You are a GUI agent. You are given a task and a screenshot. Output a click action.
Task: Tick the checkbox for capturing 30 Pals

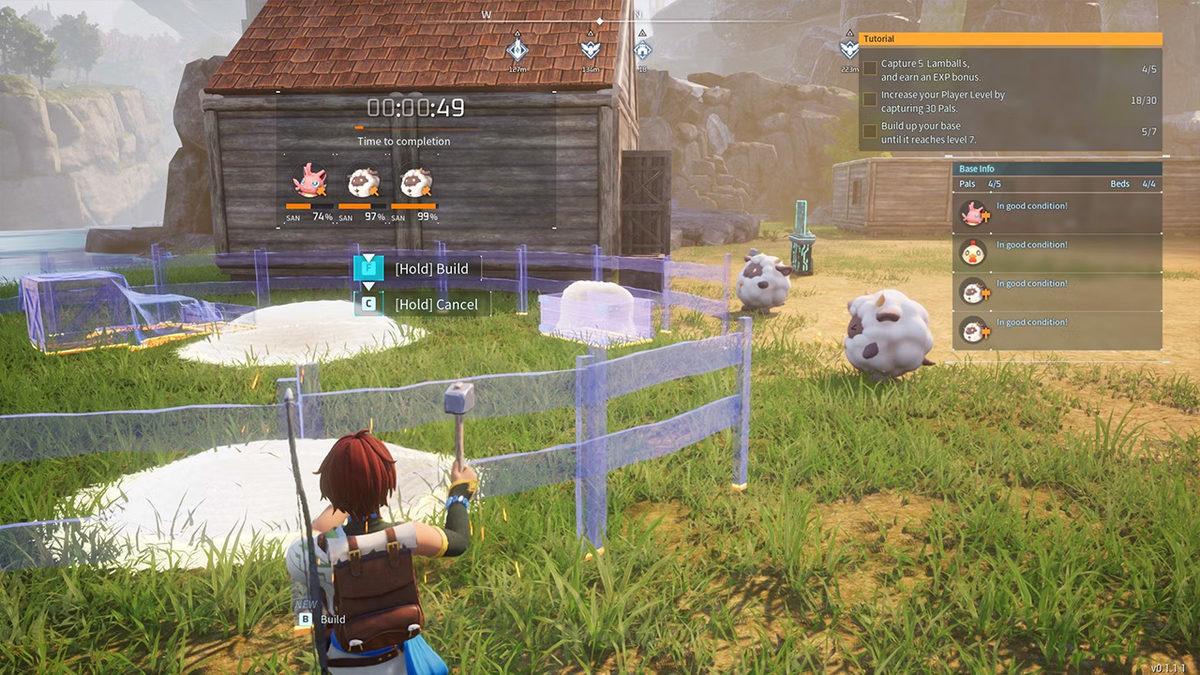coord(870,101)
